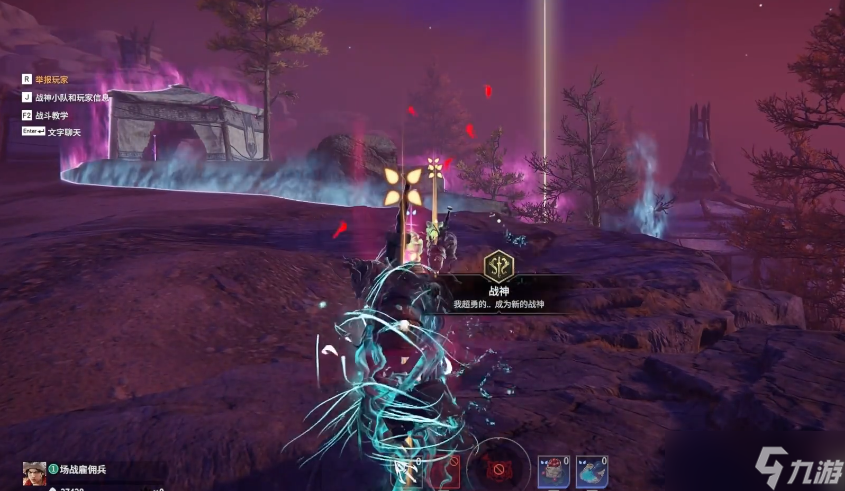This screenshot has height=491, width=845.
Task: Select the red mushroom item slot
Action: point(553,471)
